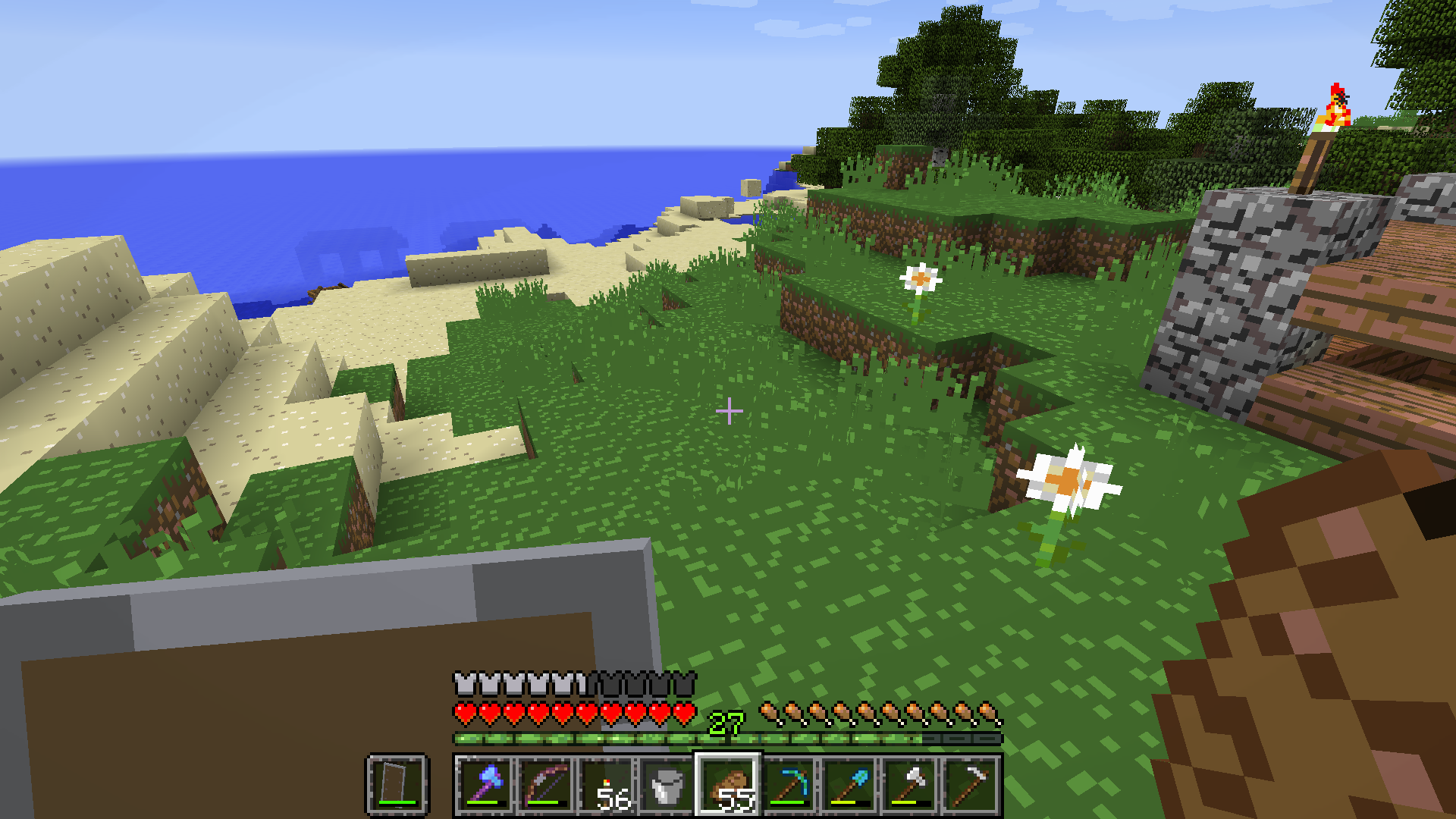Switch to the diamond pickaxe slot
Screen dimensions: 1456x819
[789, 785]
